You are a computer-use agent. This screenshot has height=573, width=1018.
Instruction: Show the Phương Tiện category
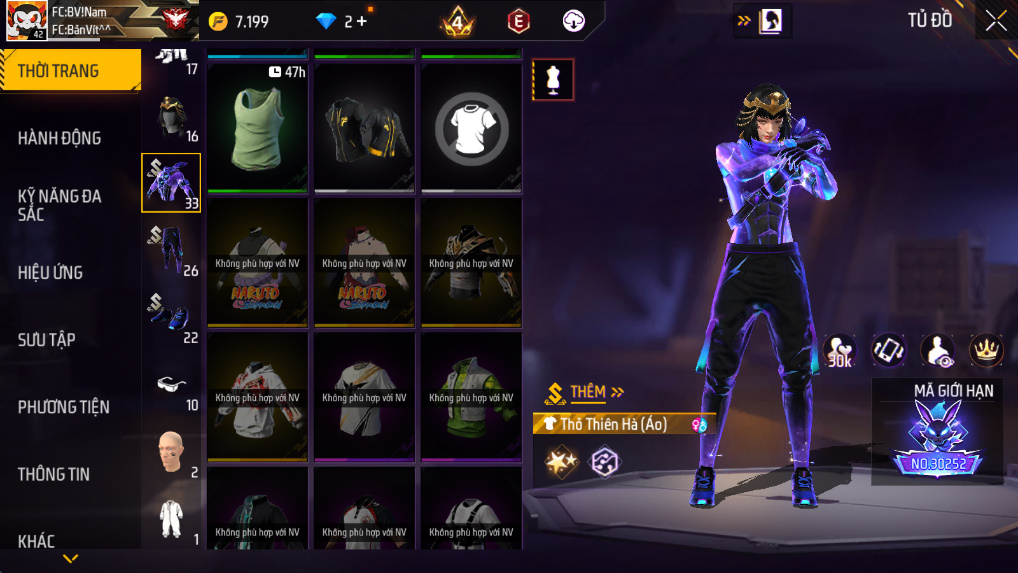pos(64,407)
